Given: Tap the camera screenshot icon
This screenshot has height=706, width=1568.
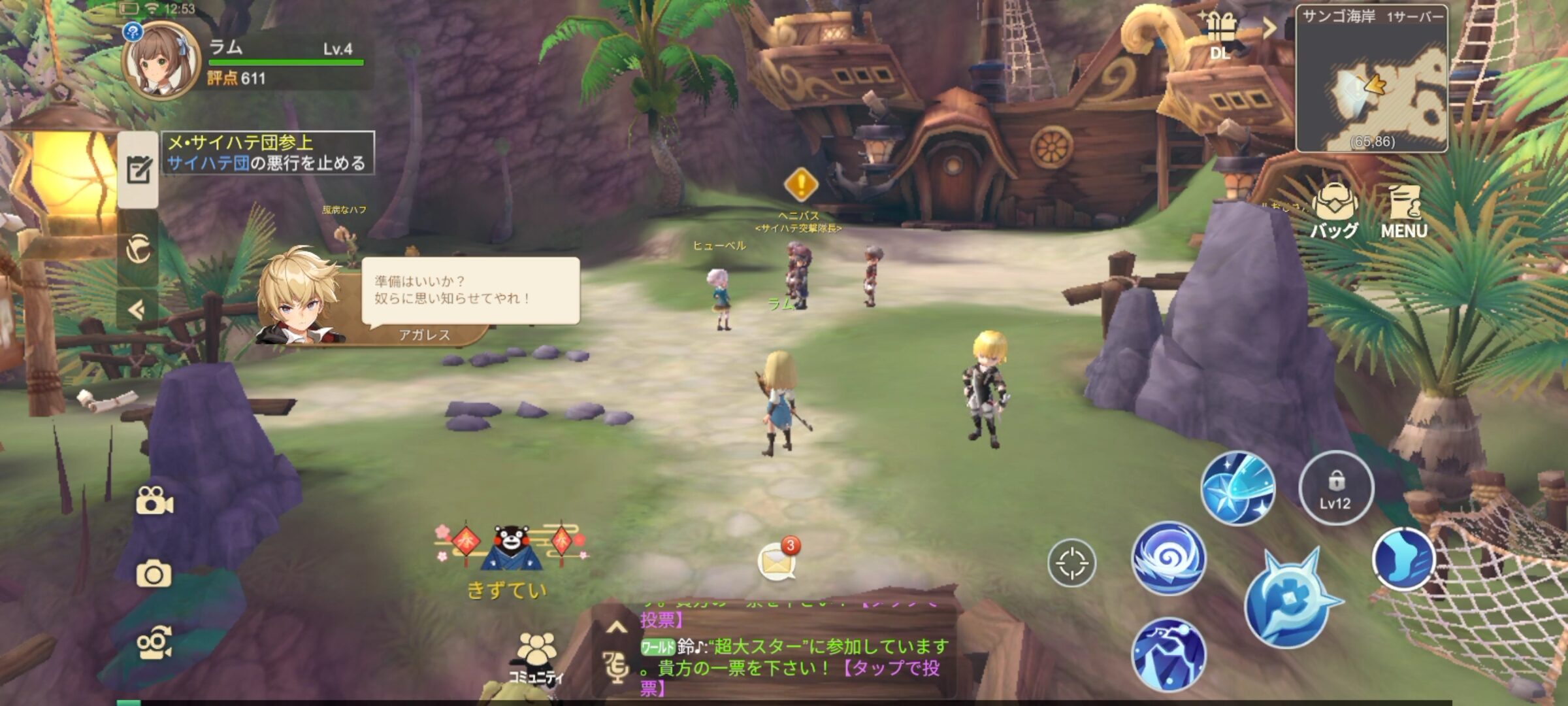Looking at the screenshot, I should 154,574.
